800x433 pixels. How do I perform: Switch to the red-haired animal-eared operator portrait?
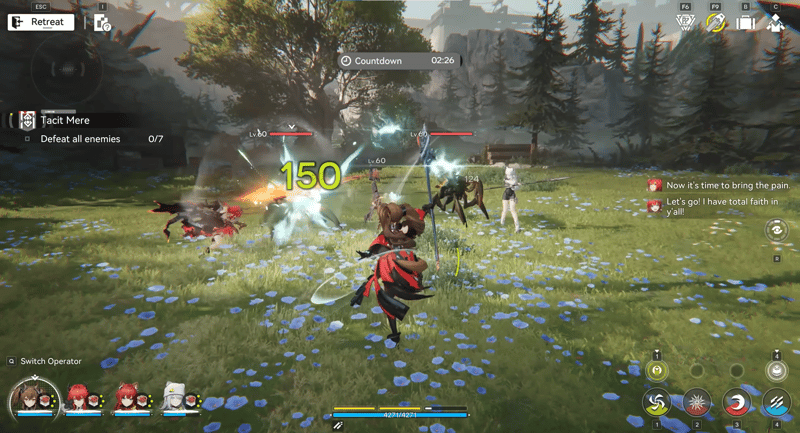[126, 399]
